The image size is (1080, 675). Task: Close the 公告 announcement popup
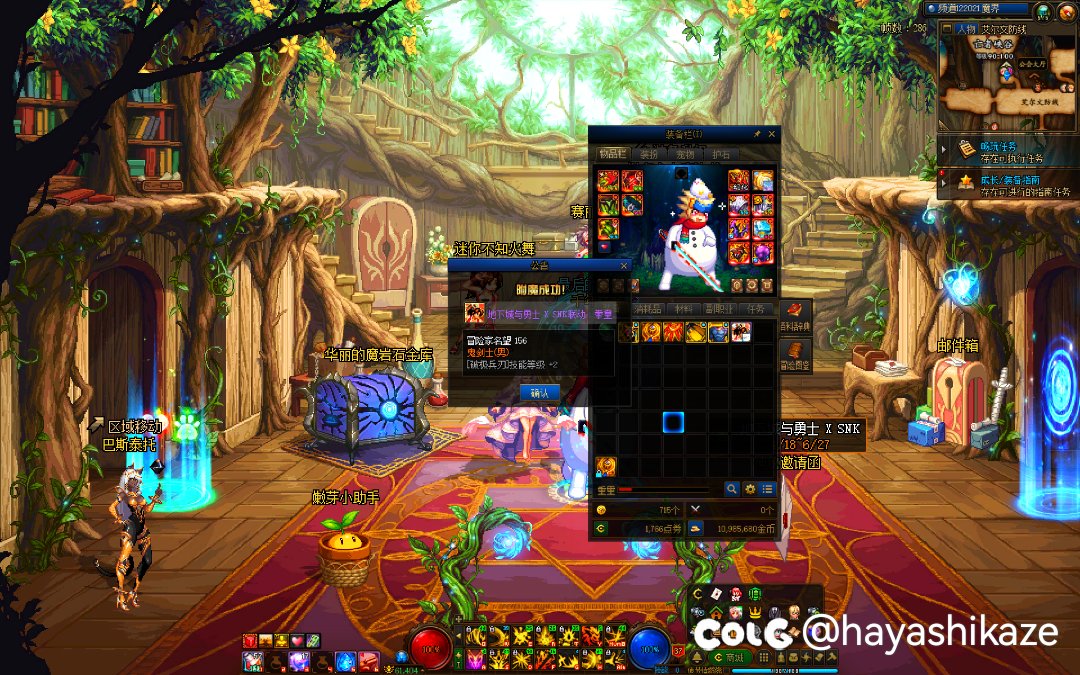tap(624, 266)
